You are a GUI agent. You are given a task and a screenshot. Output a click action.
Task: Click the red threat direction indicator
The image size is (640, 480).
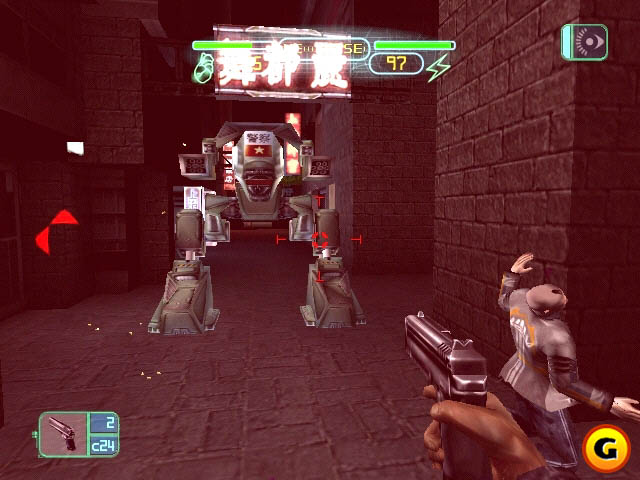(57, 232)
